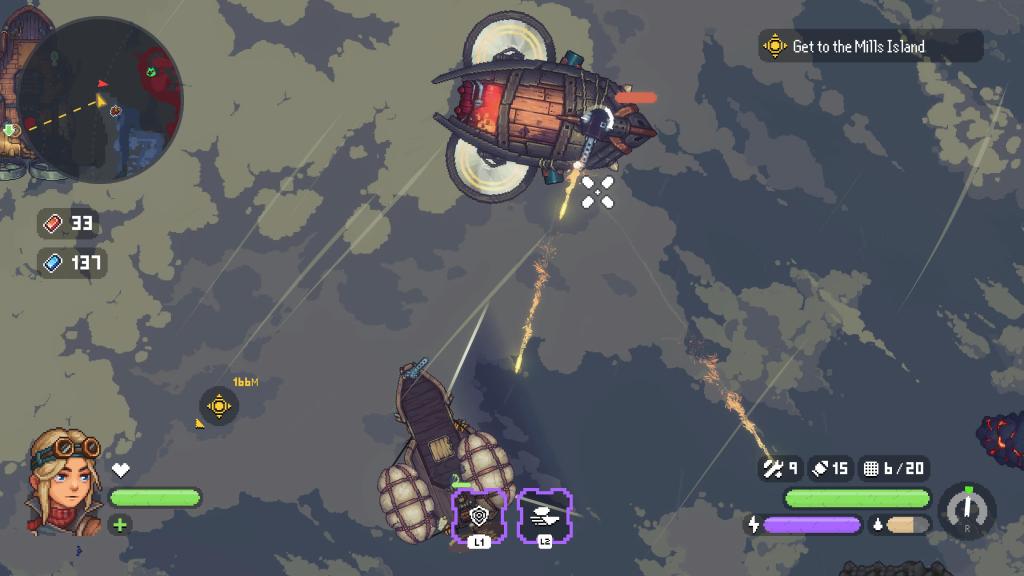Click the green plus heal icon
The height and width of the screenshot is (576, 1024).
[x=120, y=524]
